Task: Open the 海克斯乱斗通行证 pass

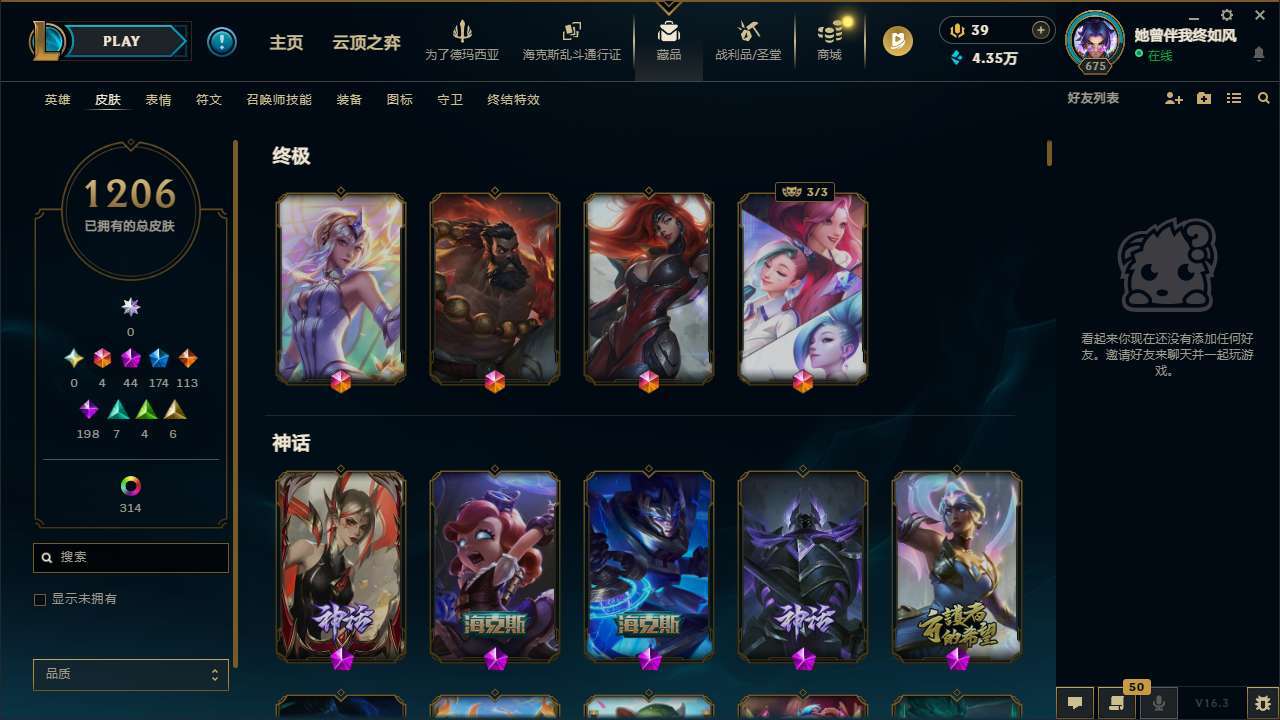Action: 571,40
